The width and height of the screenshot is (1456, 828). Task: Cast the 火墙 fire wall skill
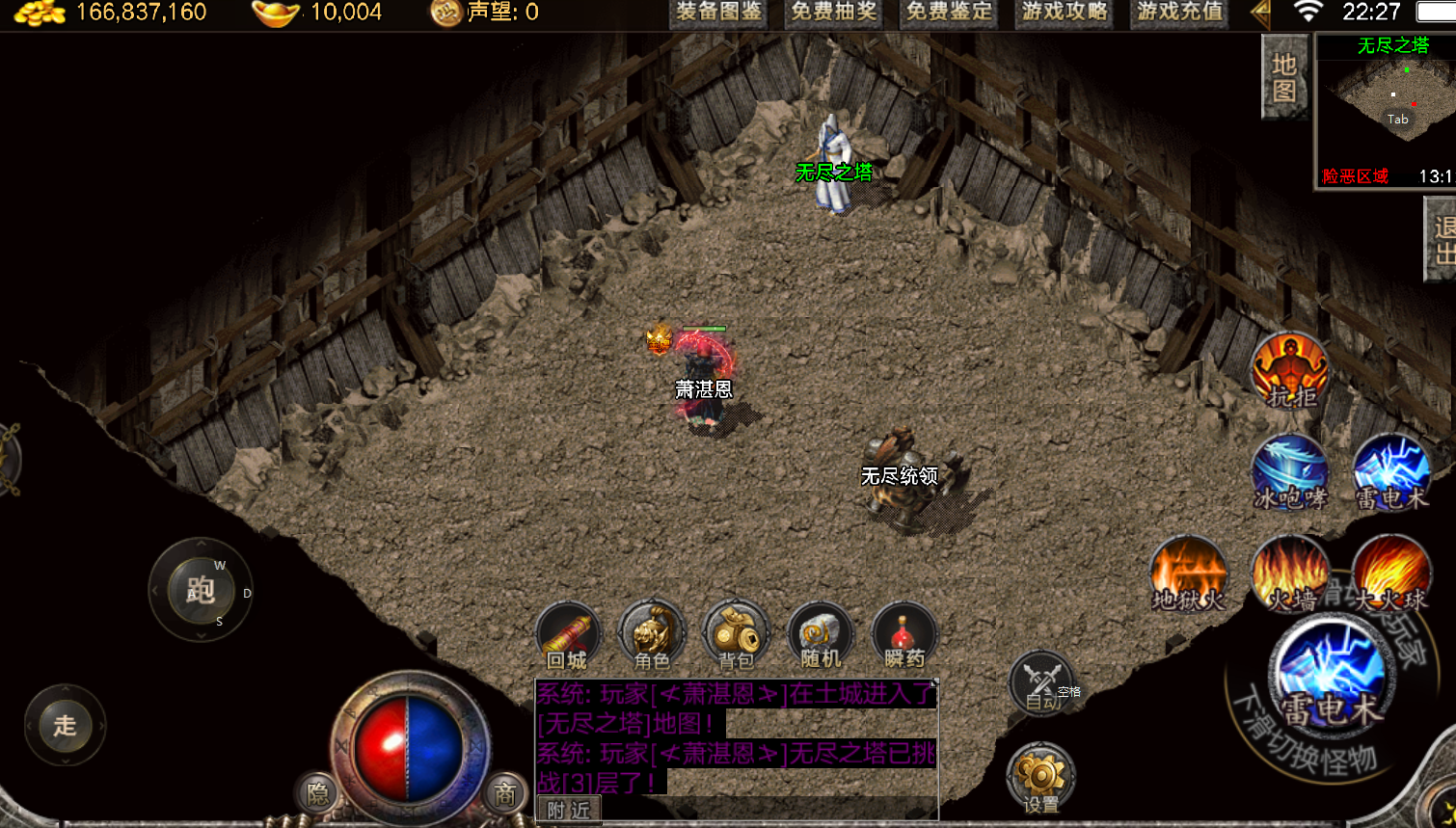click(x=1290, y=574)
